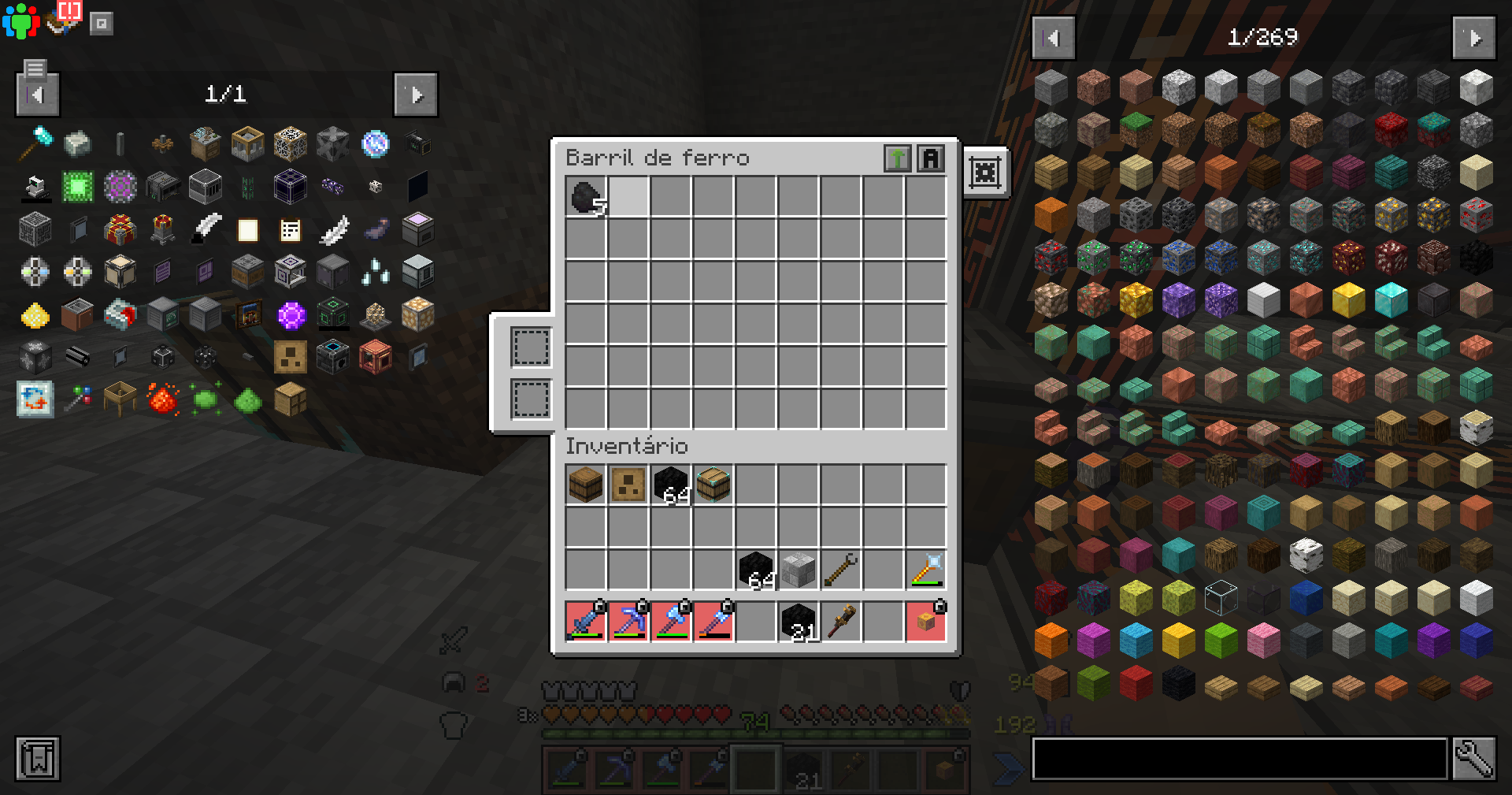The height and width of the screenshot is (795, 1512).
Task: Click the green arrow deposit button on the barrel
Action: (x=898, y=158)
